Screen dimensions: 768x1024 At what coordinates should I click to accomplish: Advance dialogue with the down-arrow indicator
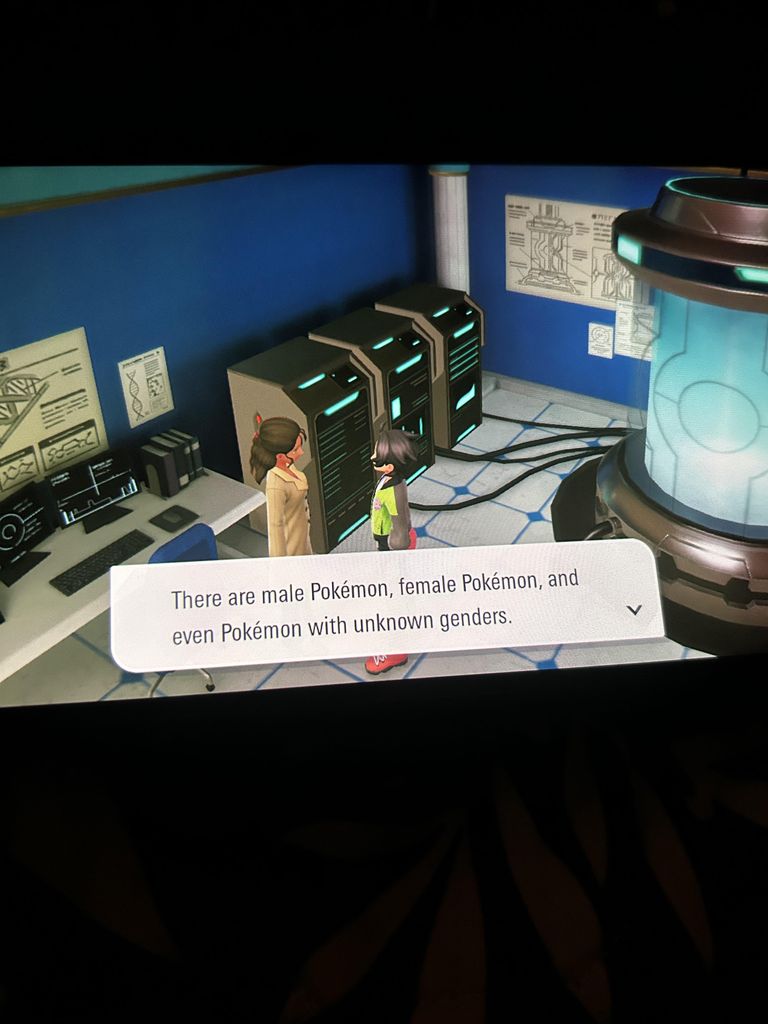click(x=633, y=609)
